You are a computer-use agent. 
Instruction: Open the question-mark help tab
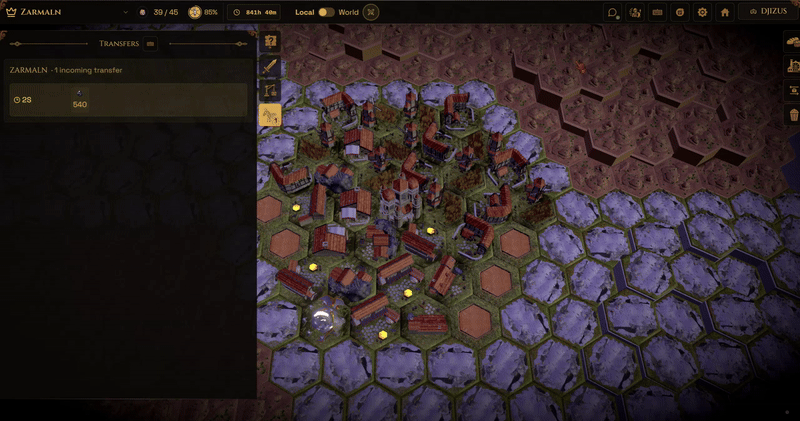(x=269, y=42)
